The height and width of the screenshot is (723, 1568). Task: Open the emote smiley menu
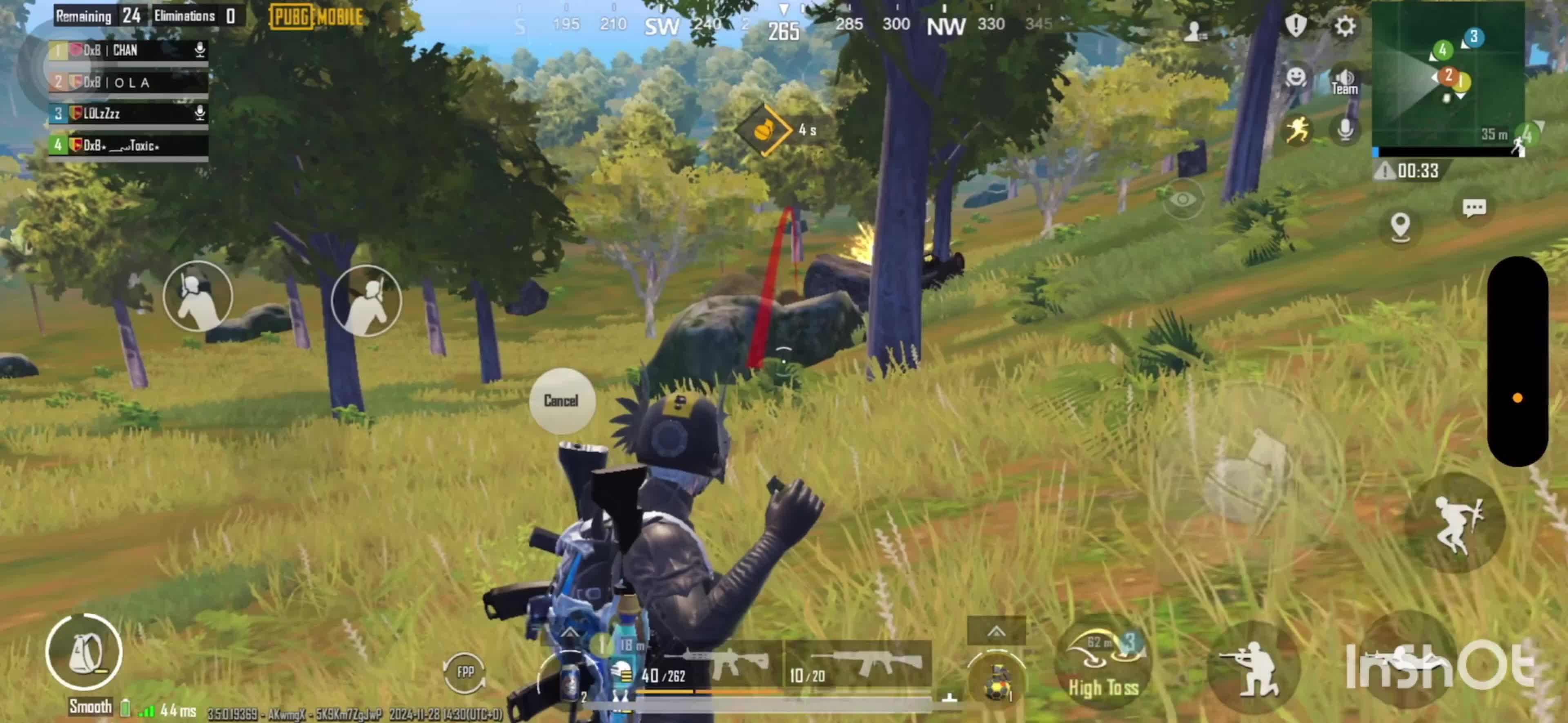1296,77
